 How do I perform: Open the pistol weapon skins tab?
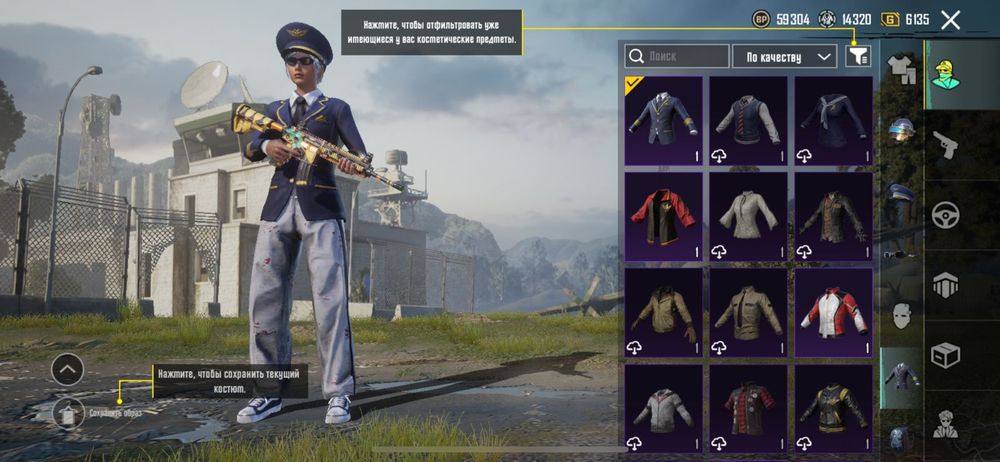tap(947, 146)
